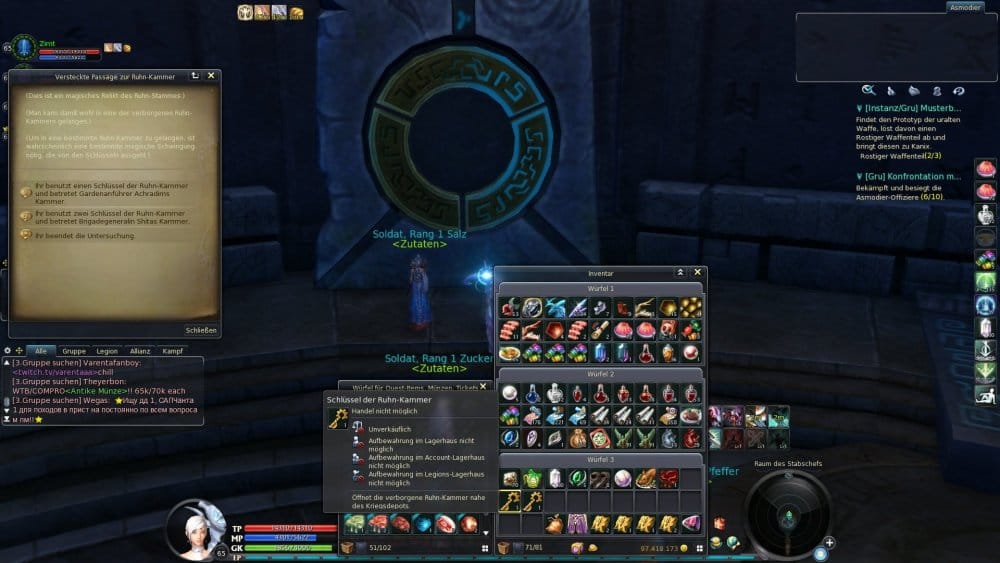Switch chat to the Gruppe tab

[x=73, y=351]
